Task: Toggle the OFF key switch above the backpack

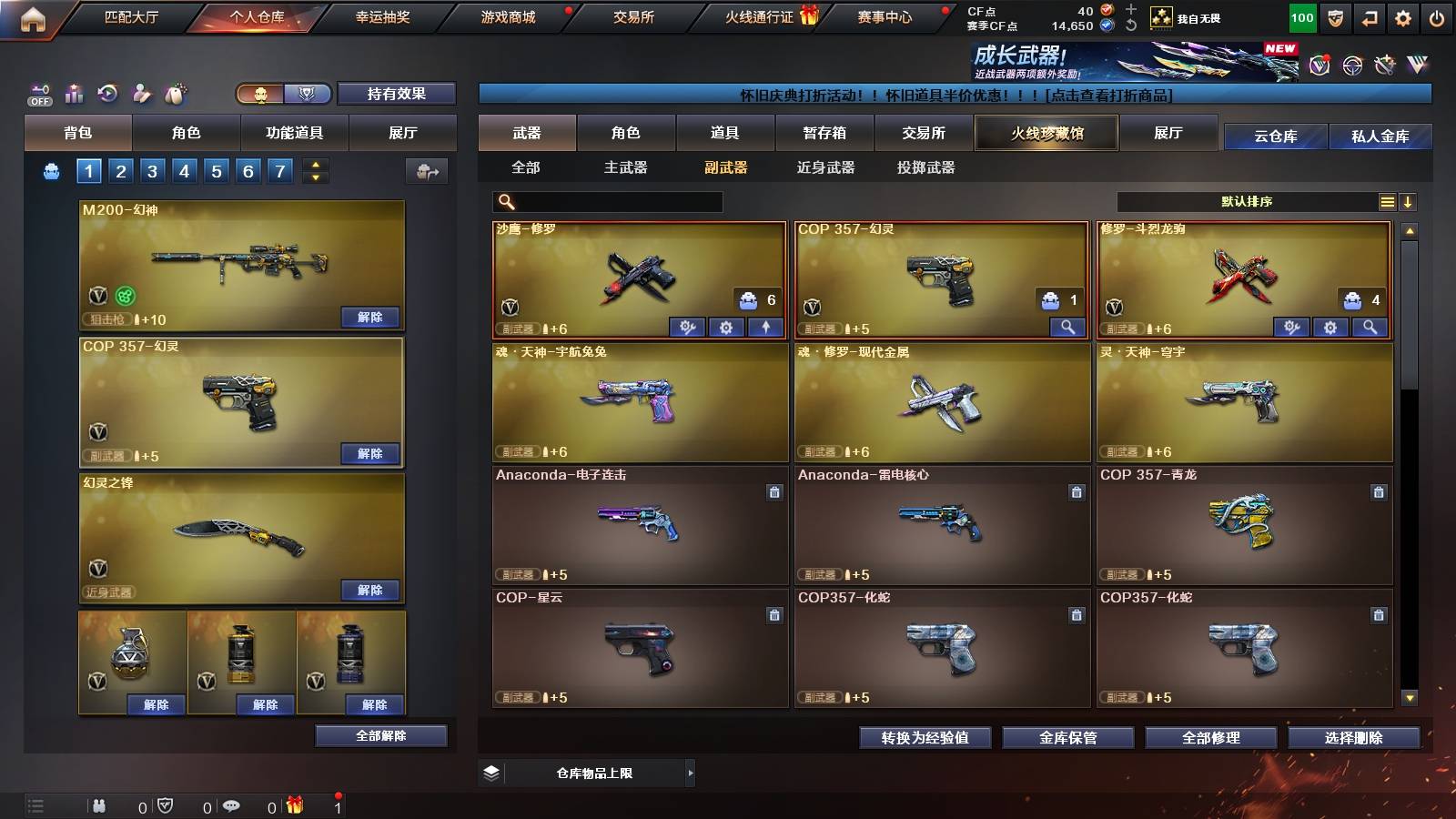Action: coord(38,94)
